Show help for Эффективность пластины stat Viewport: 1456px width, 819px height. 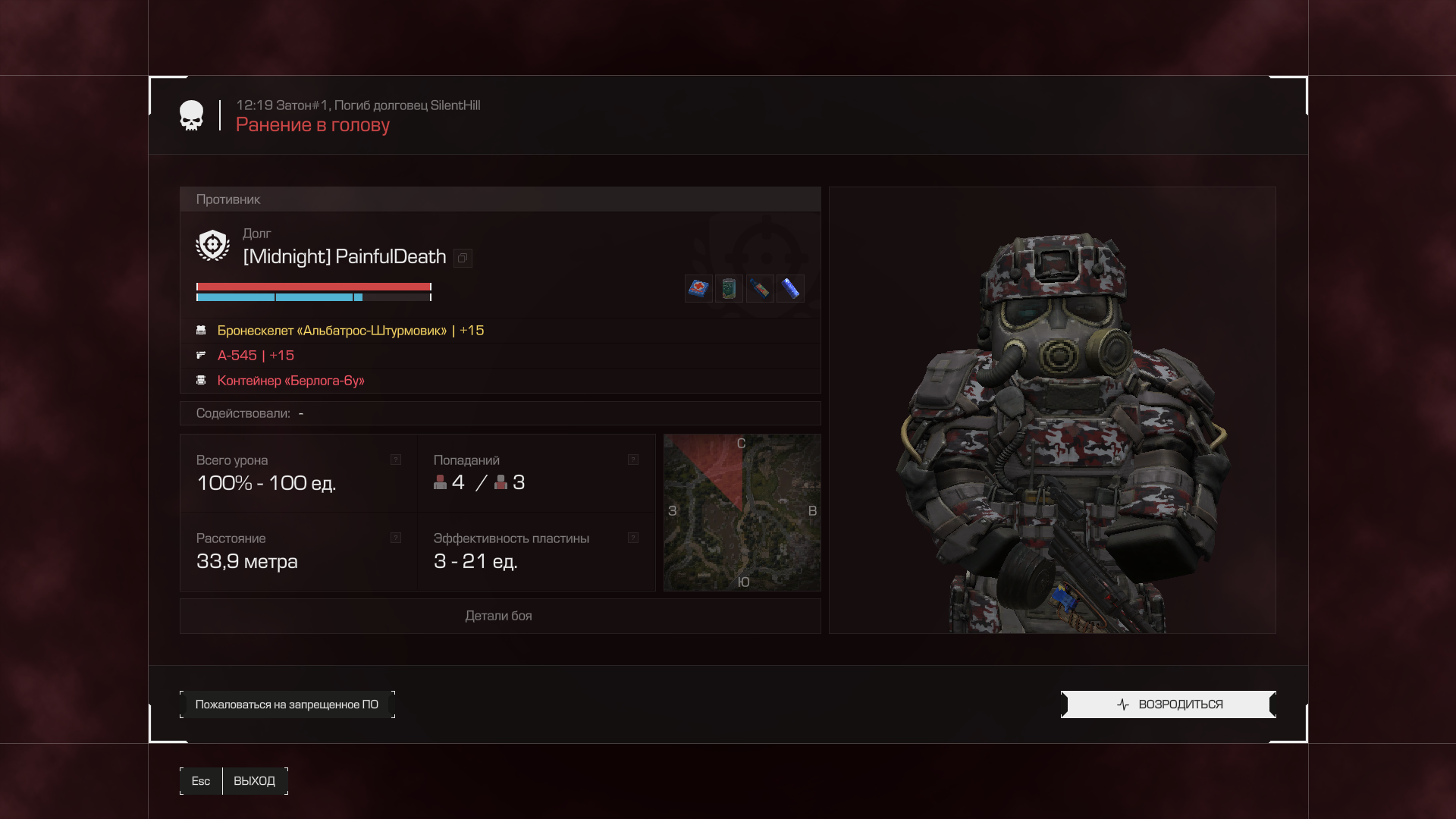(x=633, y=538)
